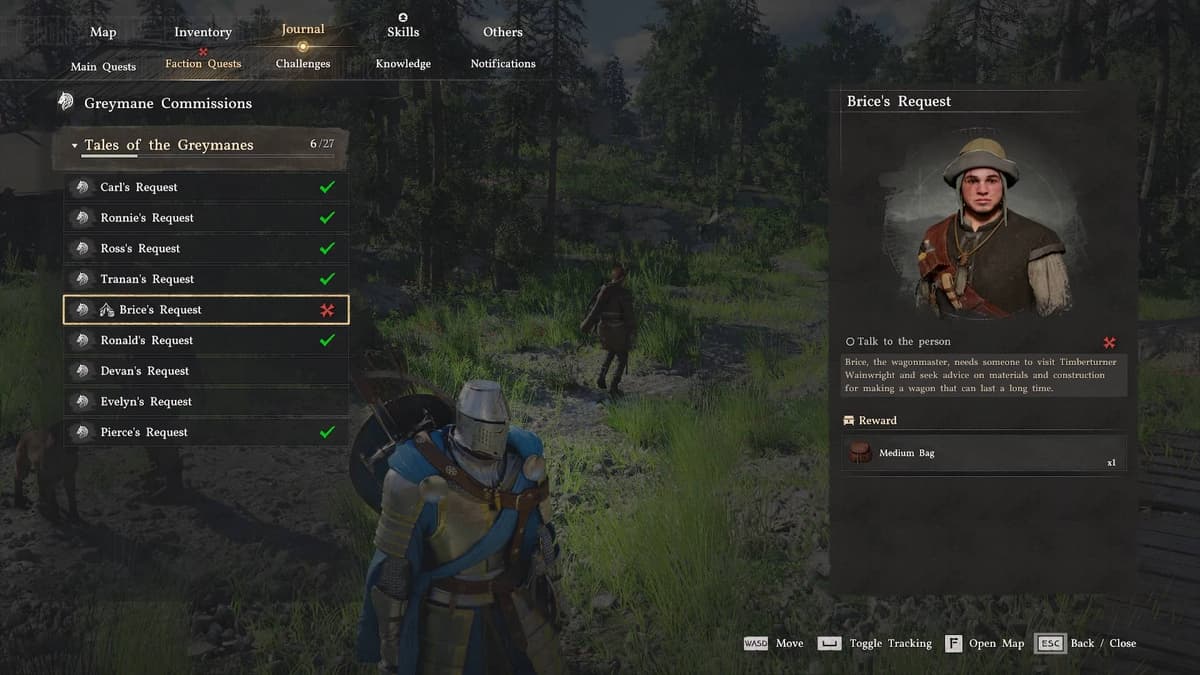
Task: Select the Faction Quests sub-tab
Action: [x=203, y=64]
